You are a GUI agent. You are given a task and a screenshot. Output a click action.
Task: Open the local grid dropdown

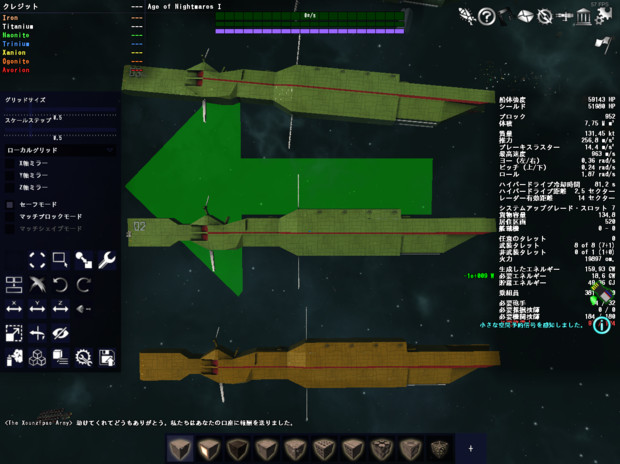coord(60,148)
